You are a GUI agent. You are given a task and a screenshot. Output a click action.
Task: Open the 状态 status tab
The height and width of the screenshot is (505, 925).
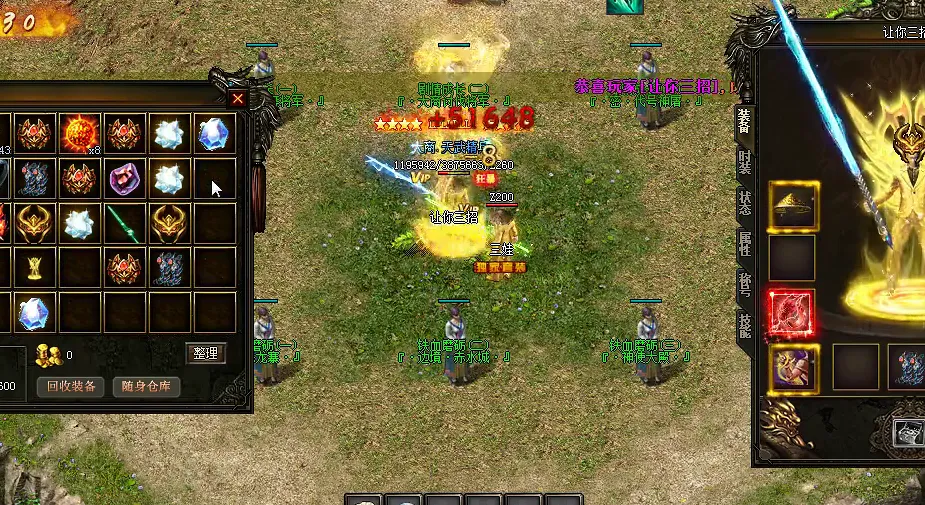click(x=744, y=201)
